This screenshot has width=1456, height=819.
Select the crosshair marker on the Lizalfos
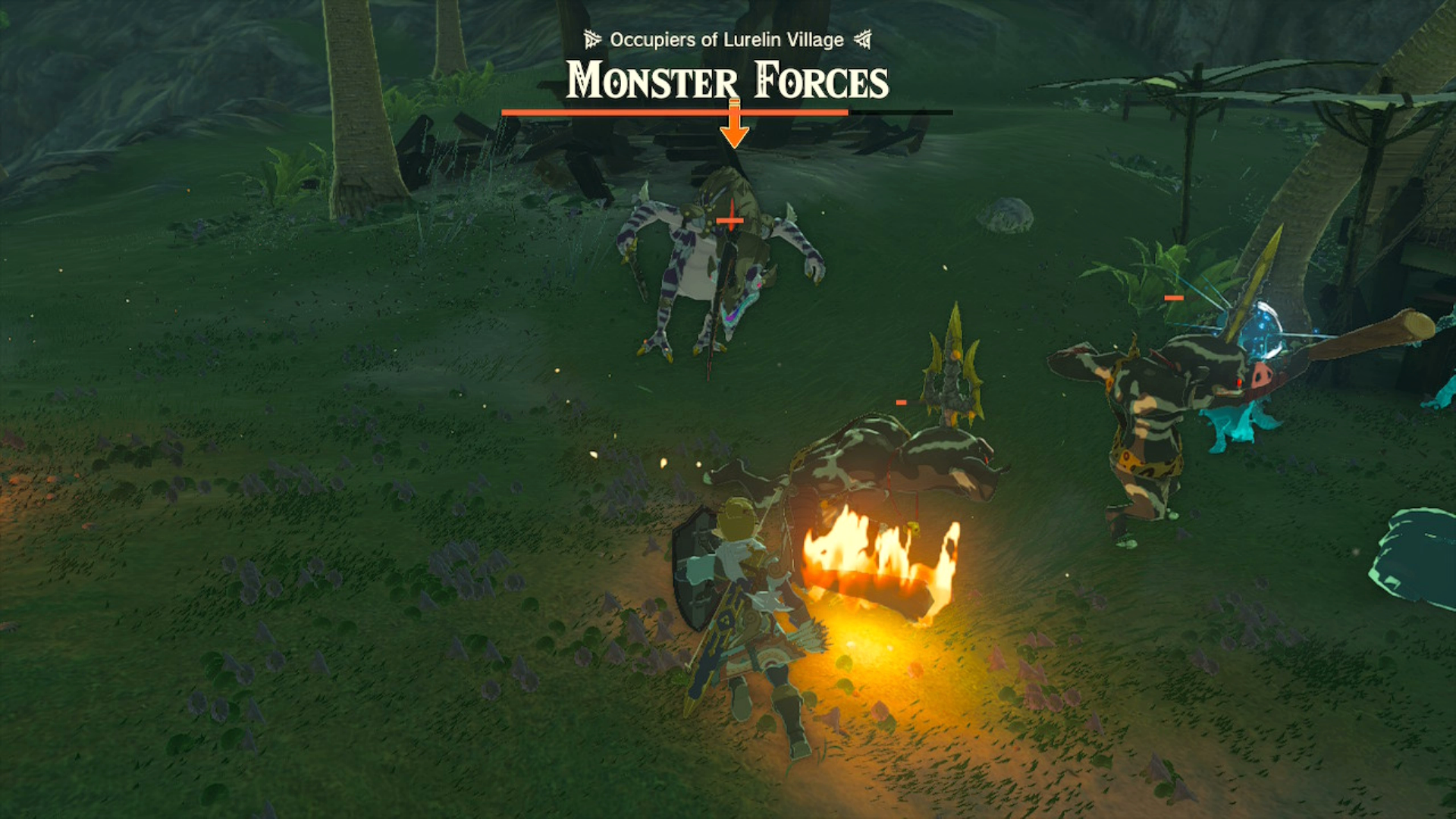[730, 221]
